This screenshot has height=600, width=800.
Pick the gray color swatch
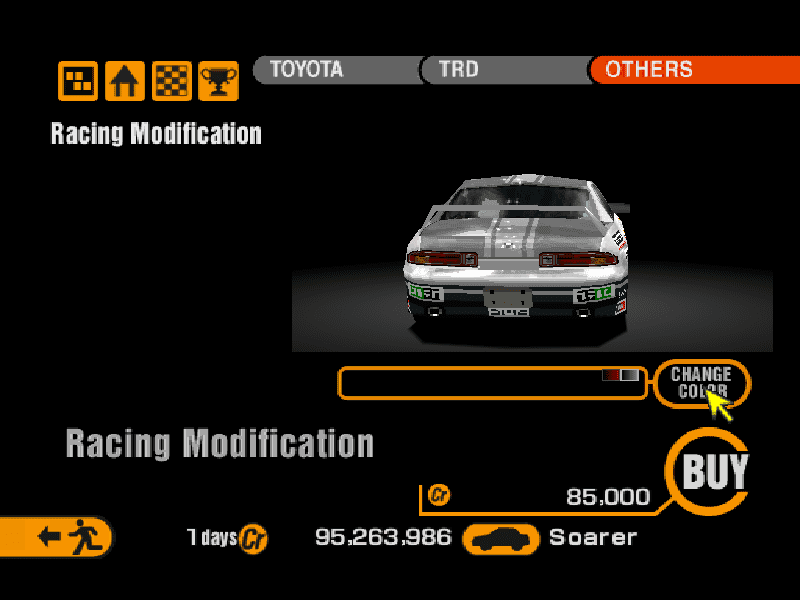630,375
